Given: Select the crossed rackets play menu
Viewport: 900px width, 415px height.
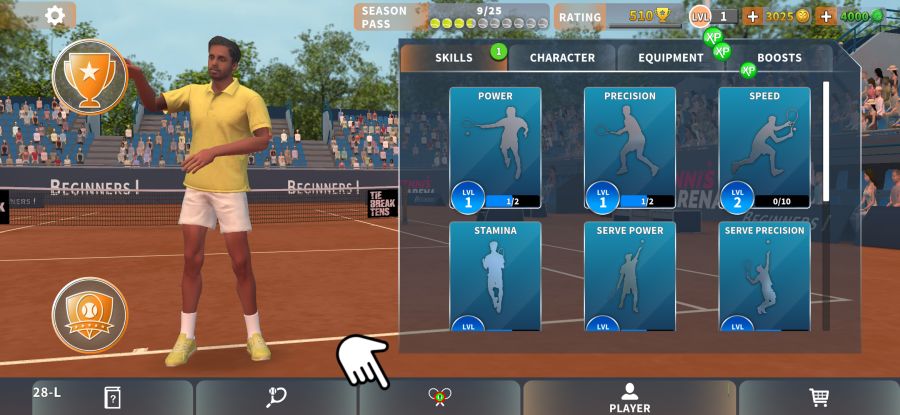Looking at the screenshot, I should click(439, 397).
